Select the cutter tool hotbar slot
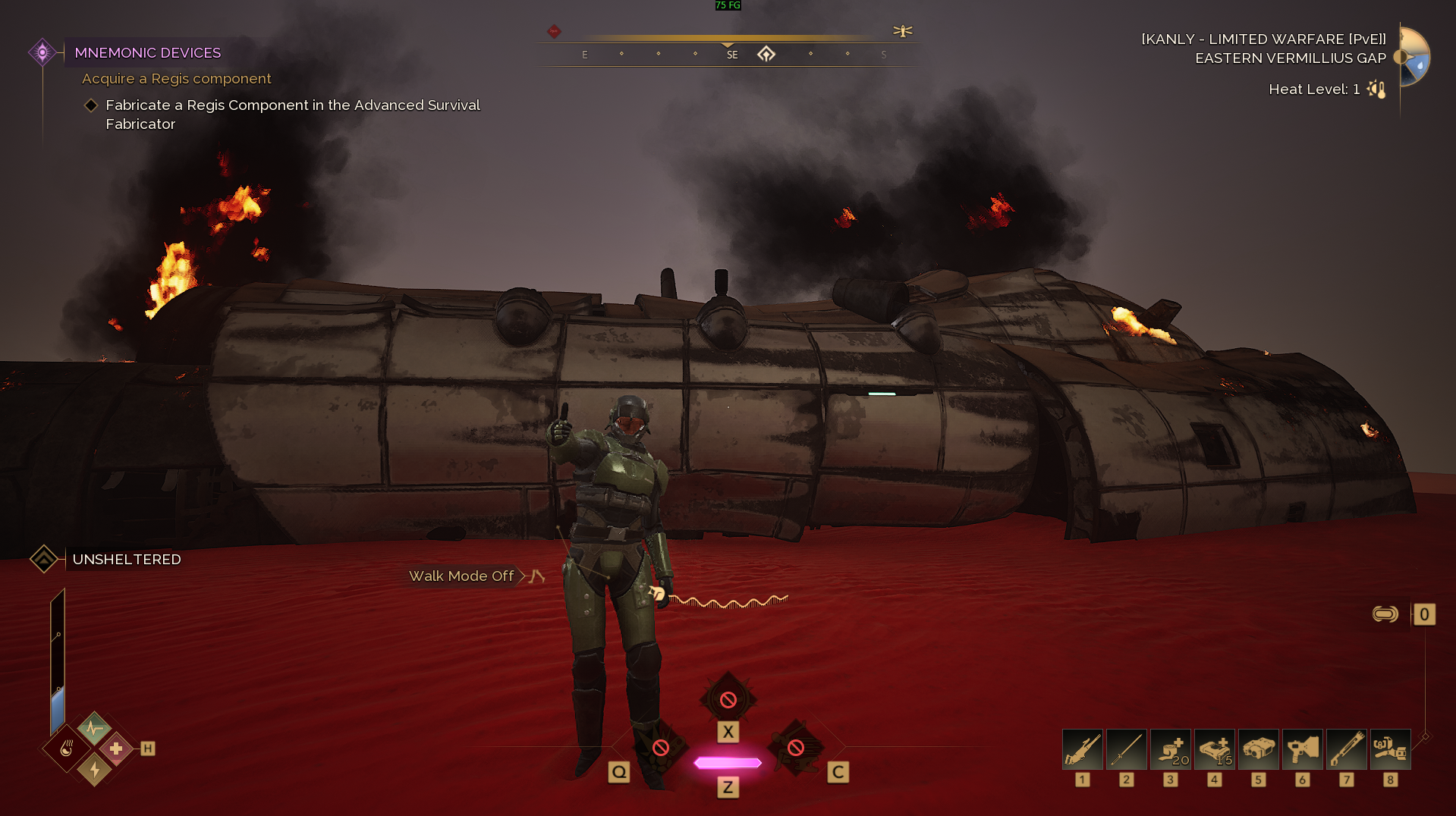Screen dimensions: 1456x816 [1346, 749]
